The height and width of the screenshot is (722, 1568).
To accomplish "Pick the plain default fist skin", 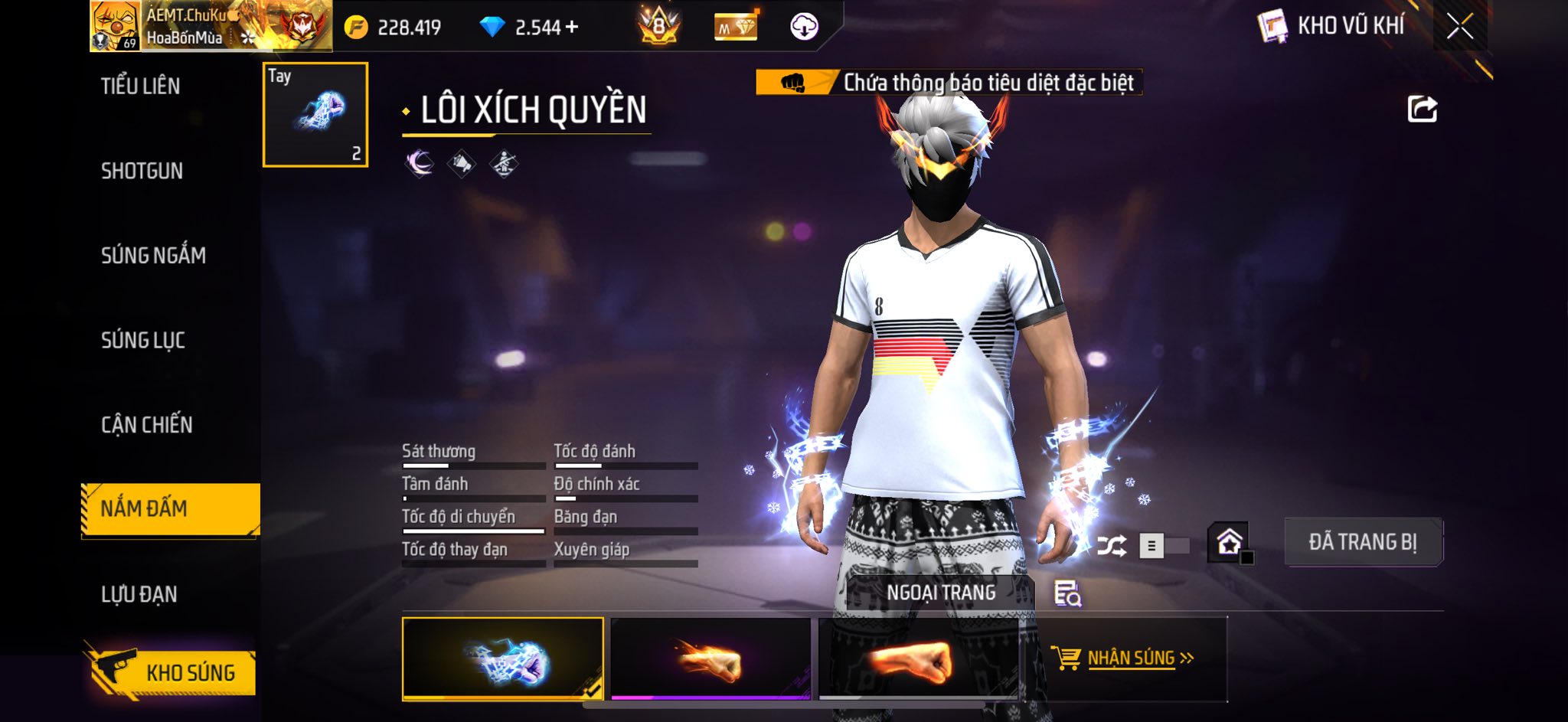I will point(918,659).
